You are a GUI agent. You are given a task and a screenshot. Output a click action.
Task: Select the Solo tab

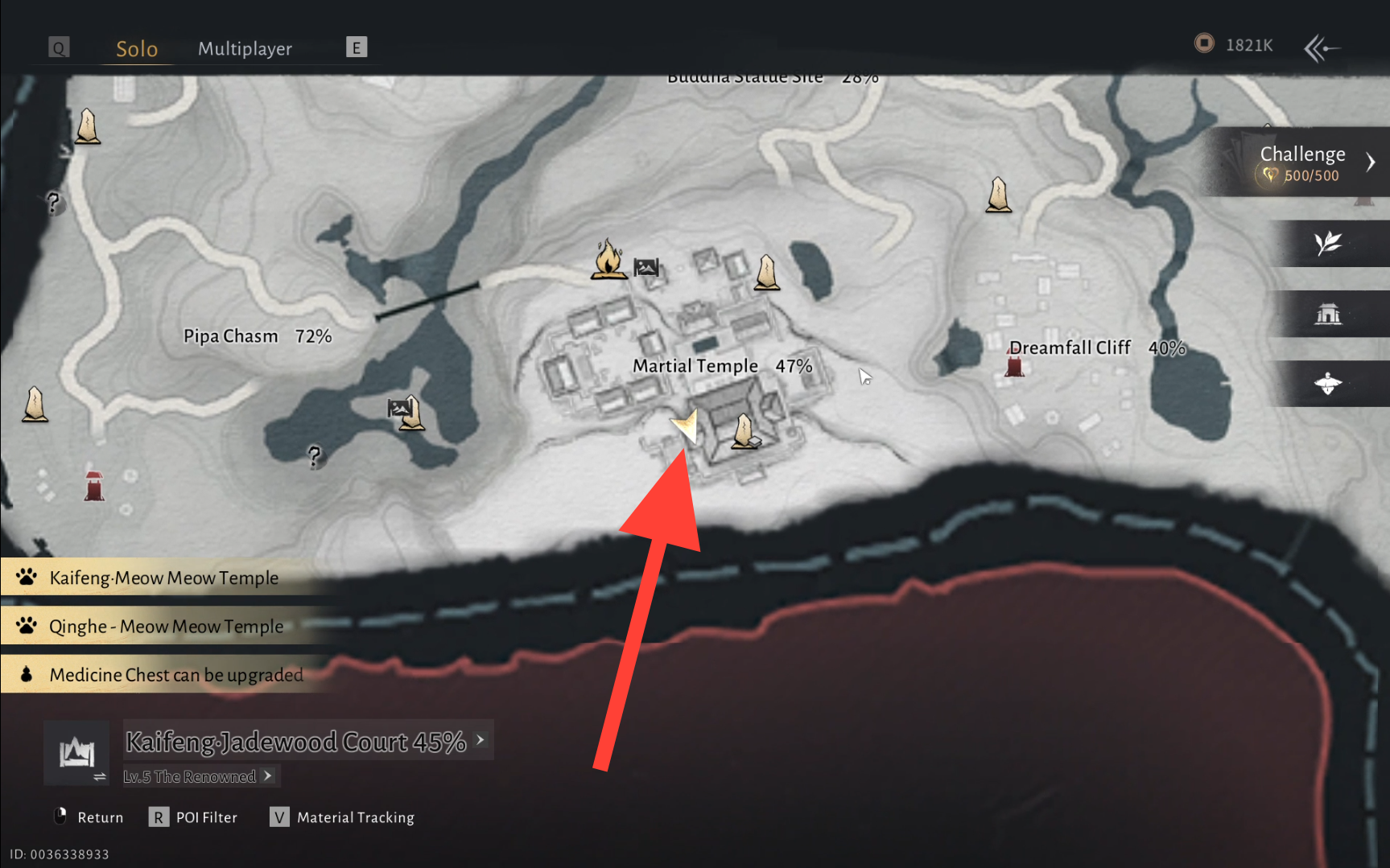click(137, 48)
